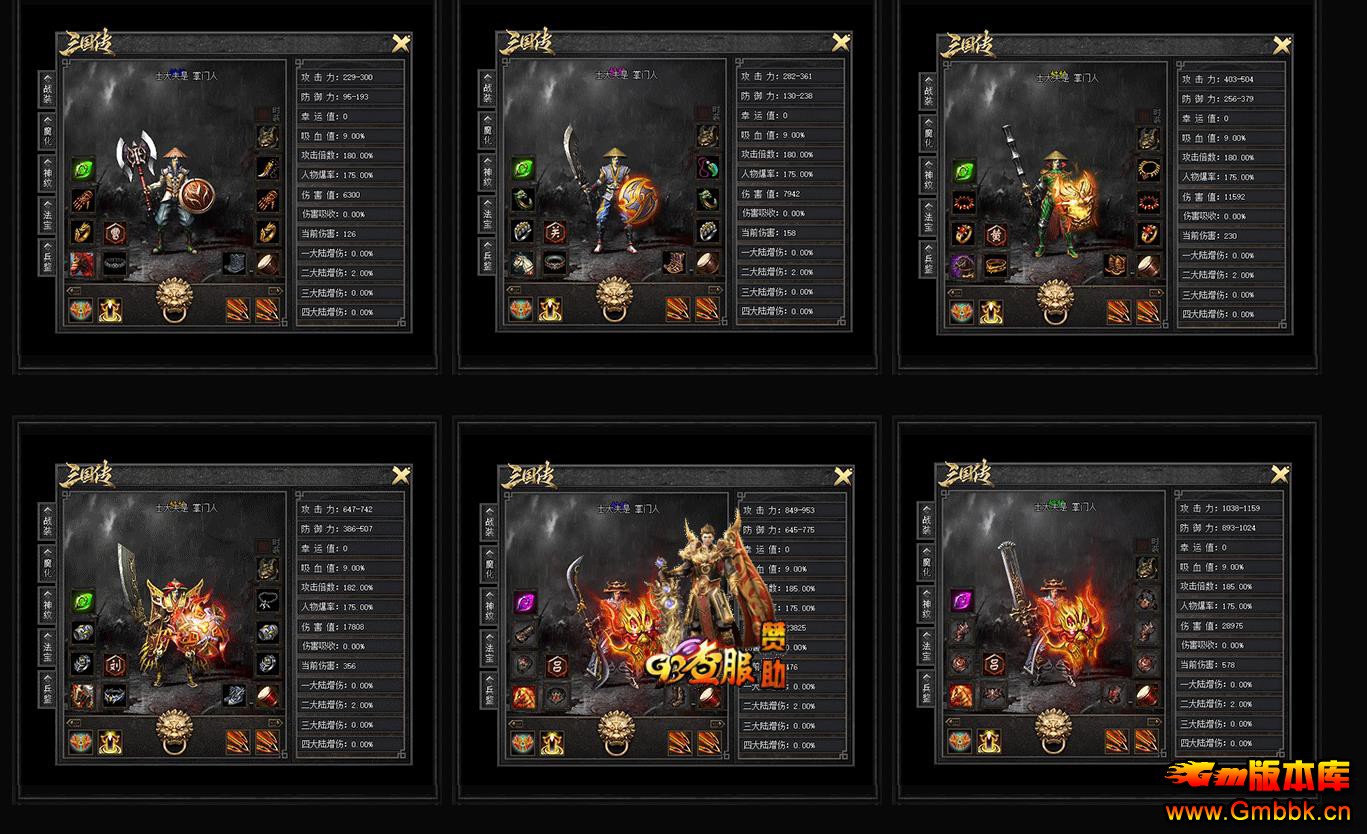
Task: Close the panel showing 攻击力 1038-1159
Action: (1281, 474)
